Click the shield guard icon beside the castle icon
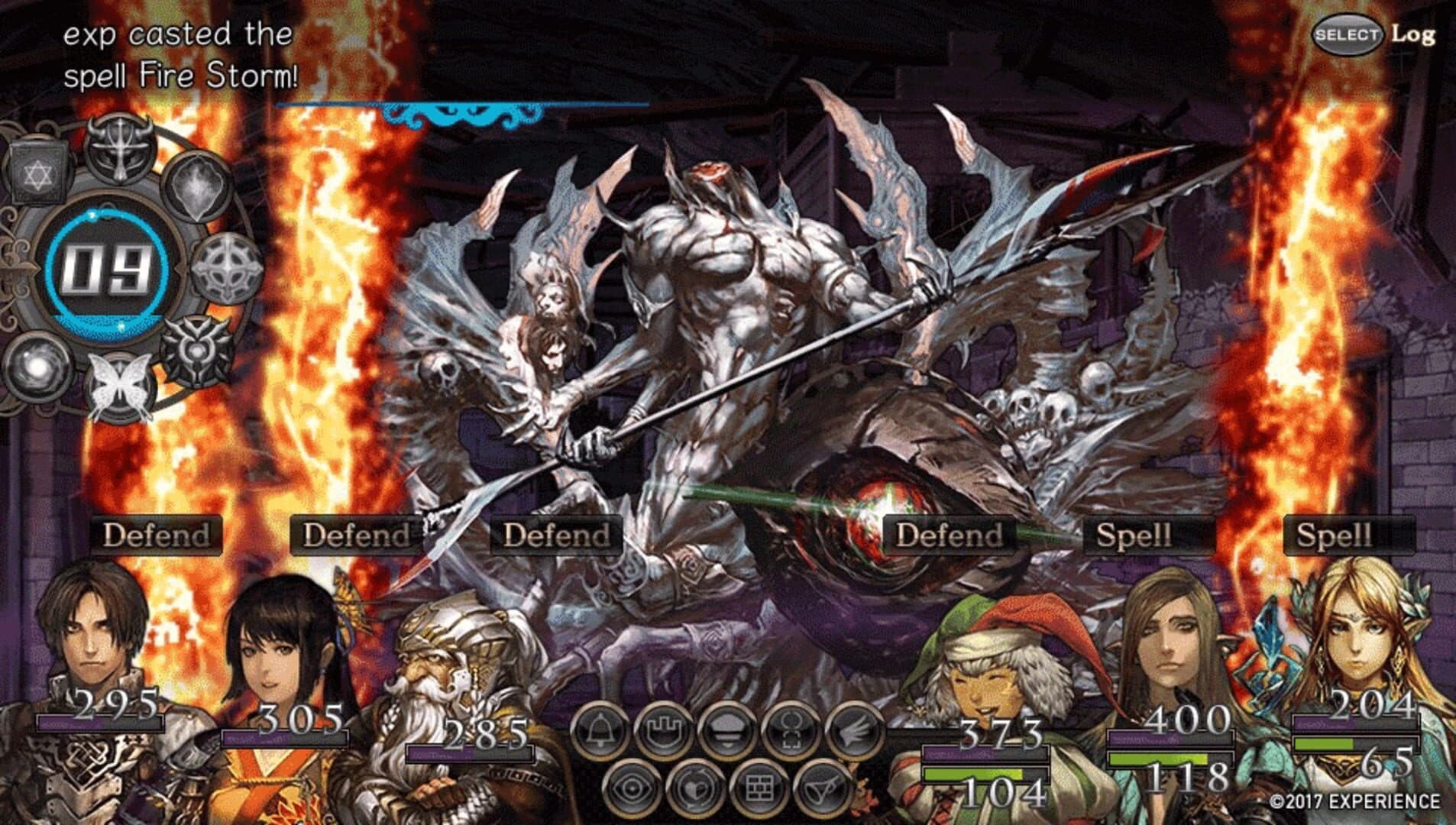The width and height of the screenshot is (1456, 825). (727, 731)
